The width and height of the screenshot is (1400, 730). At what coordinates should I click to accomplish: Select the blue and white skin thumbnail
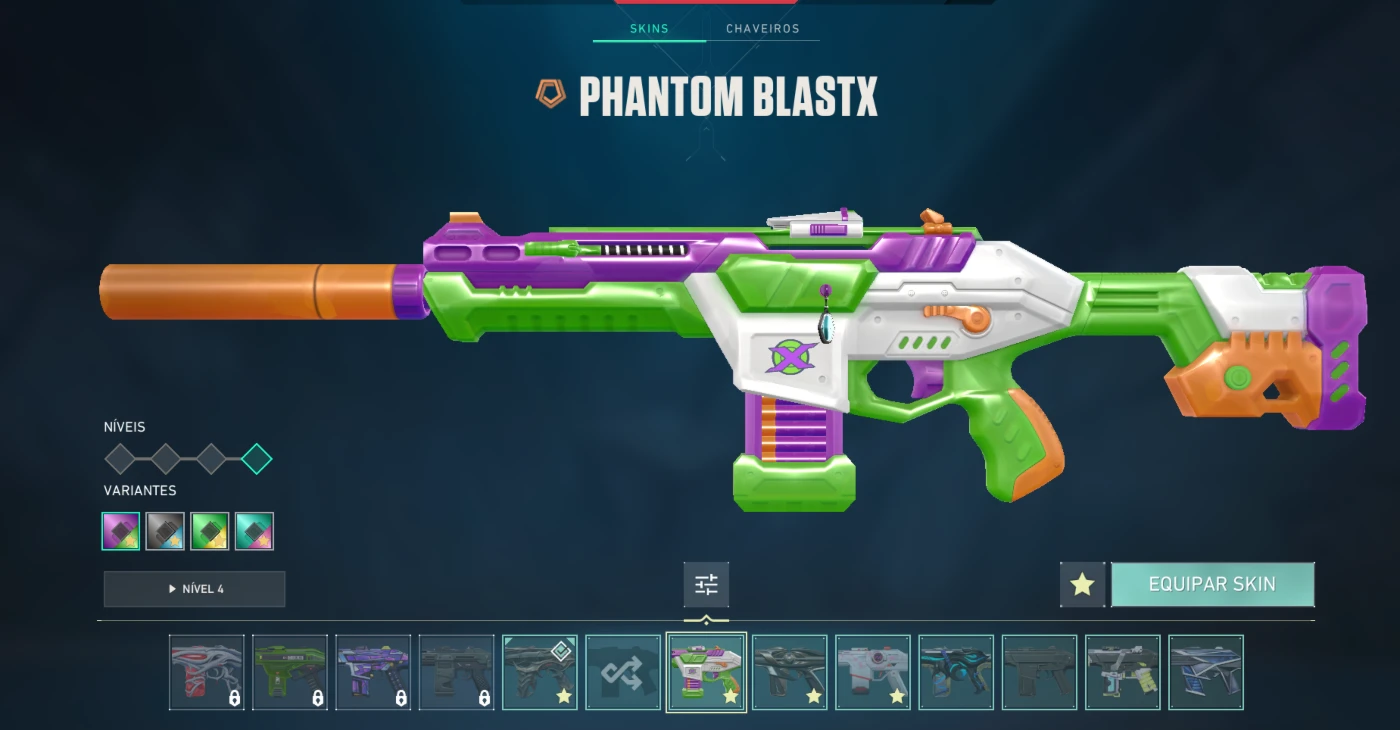[1206, 672]
